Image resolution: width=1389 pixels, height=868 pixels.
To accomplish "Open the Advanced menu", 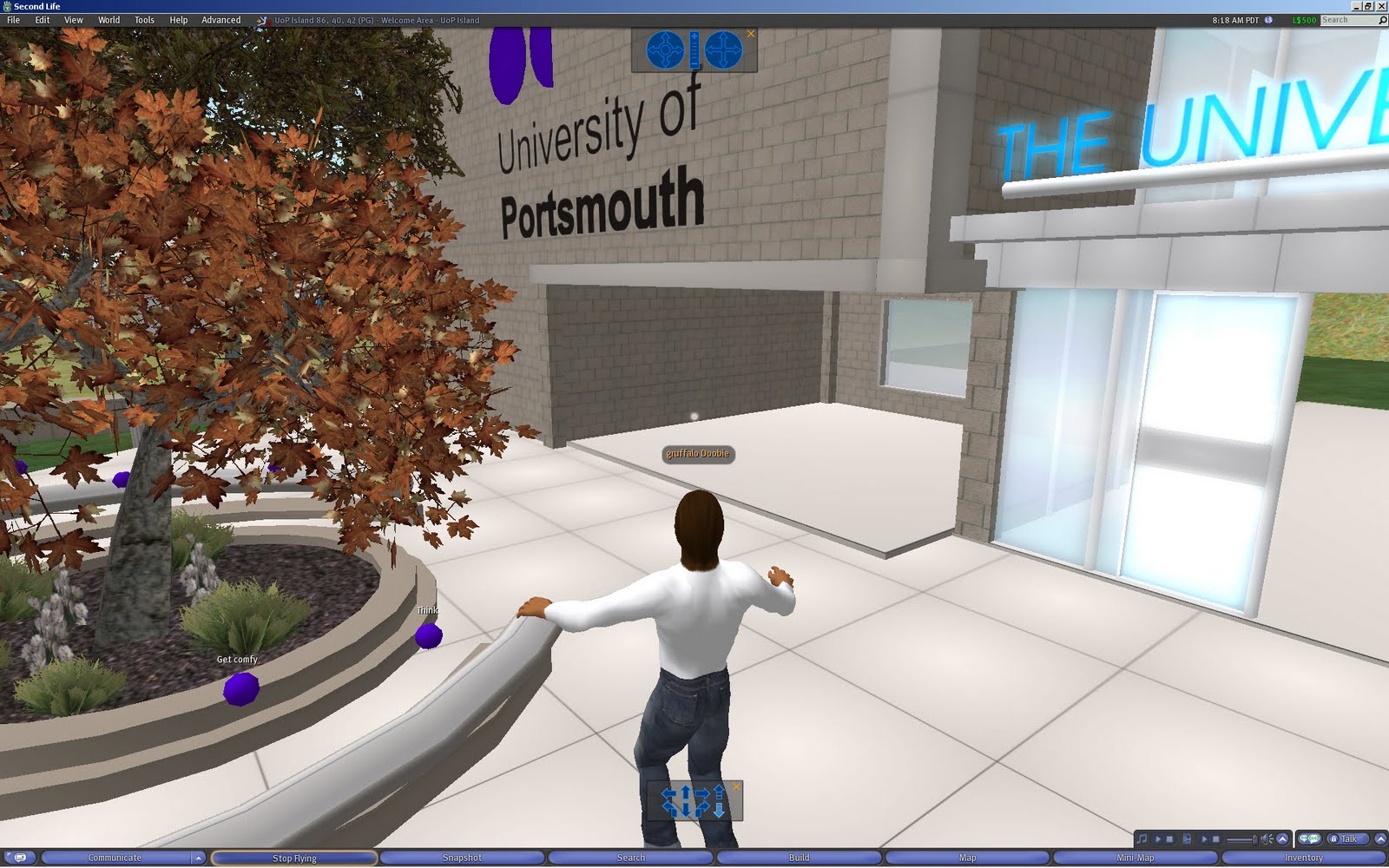I will point(221,19).
